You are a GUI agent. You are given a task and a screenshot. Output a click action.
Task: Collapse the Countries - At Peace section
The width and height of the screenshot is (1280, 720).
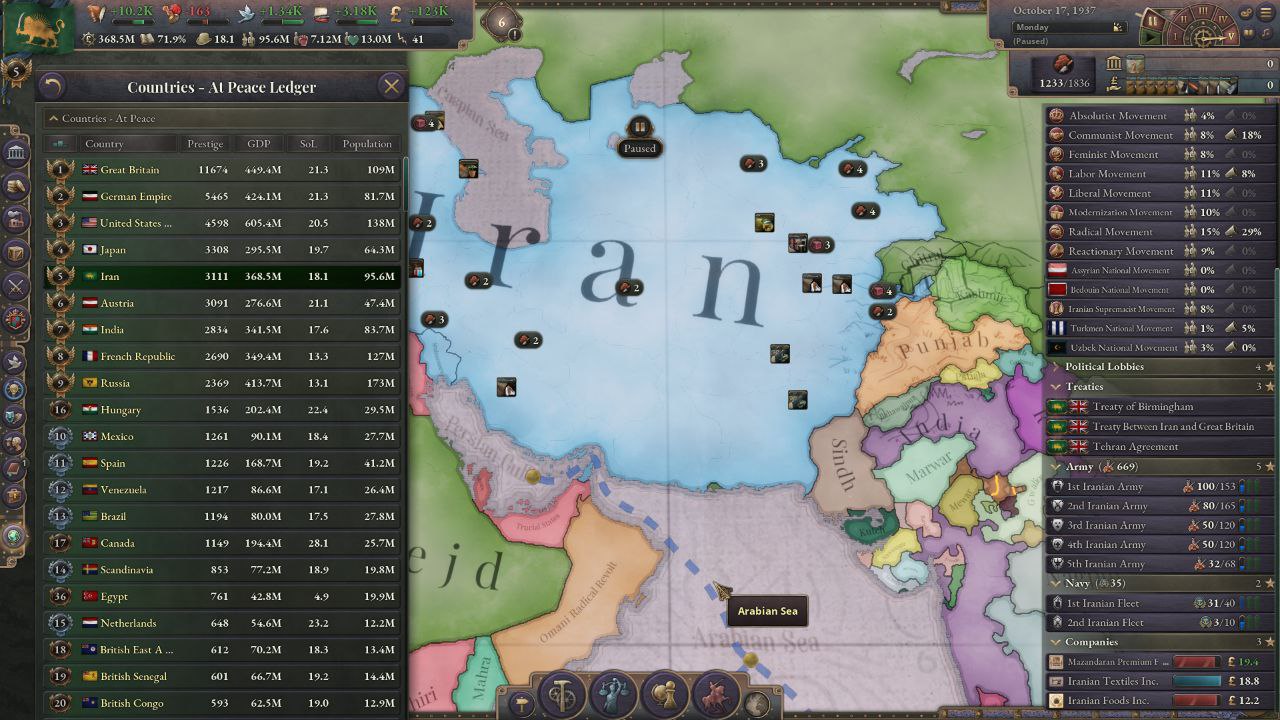tap(55, 118)
